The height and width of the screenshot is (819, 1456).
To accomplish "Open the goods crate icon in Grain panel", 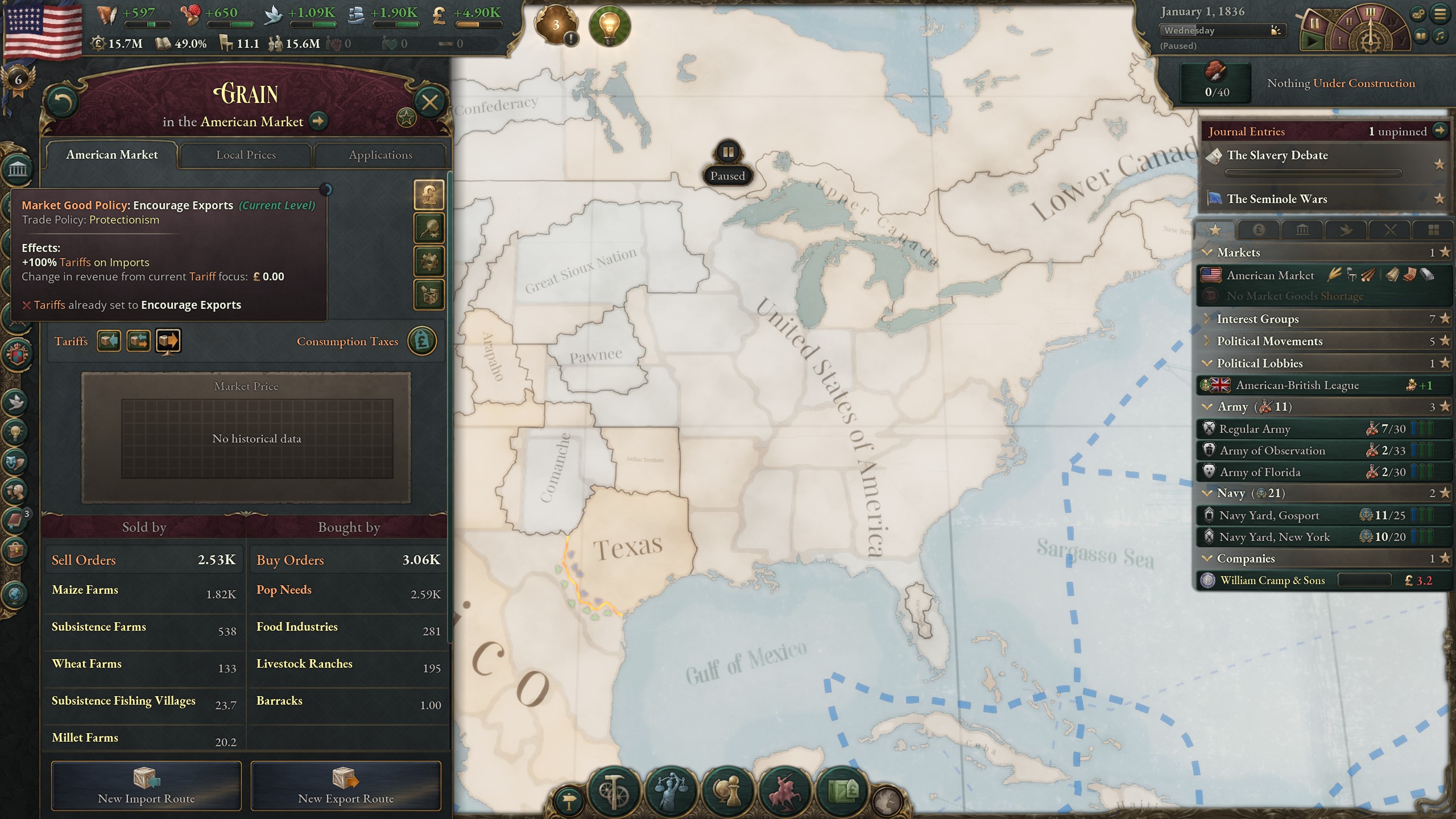I will coord(430,295).
